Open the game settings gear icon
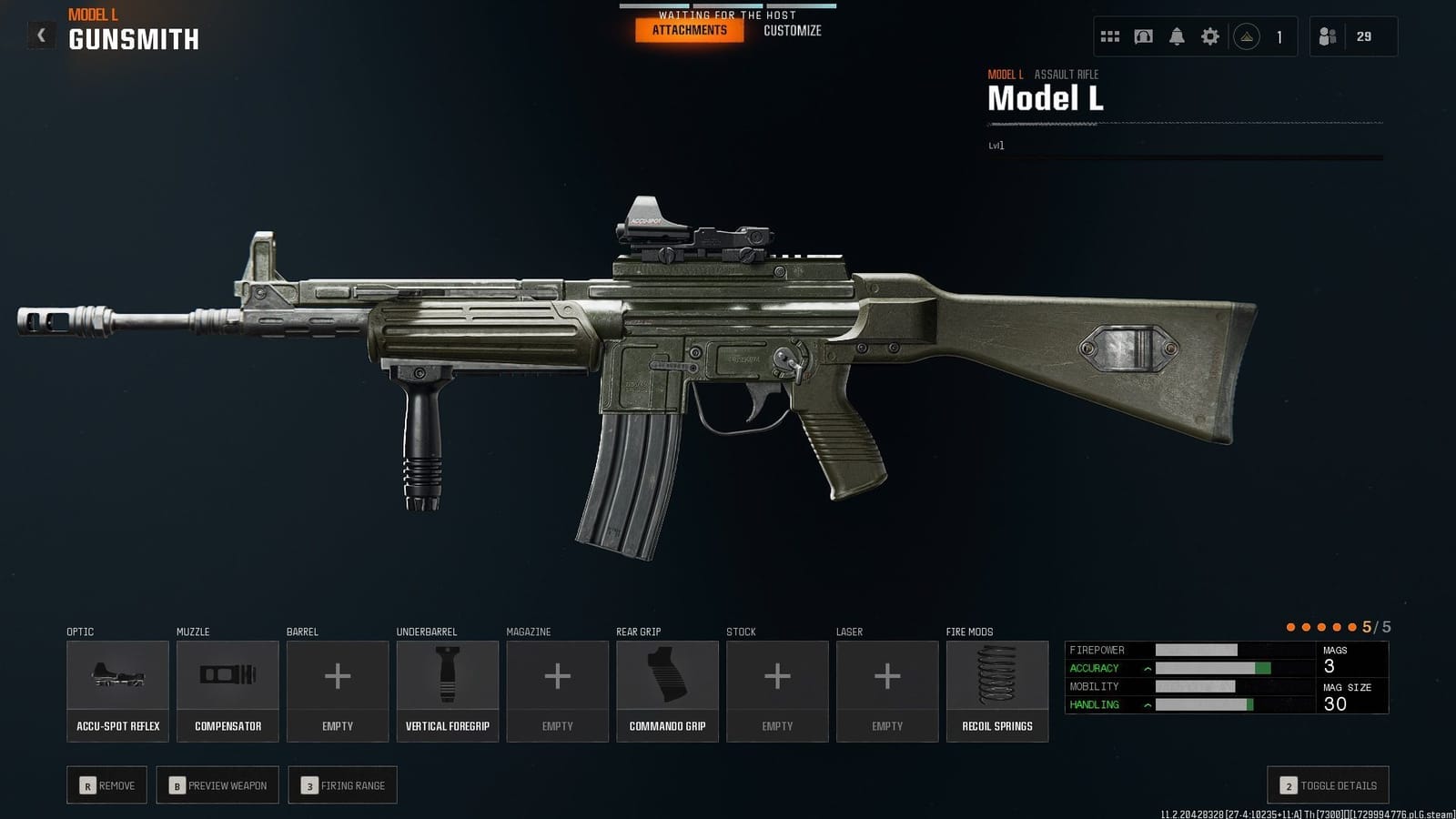The width and height of the screenshot is (1456, 819). point(1209,35)
